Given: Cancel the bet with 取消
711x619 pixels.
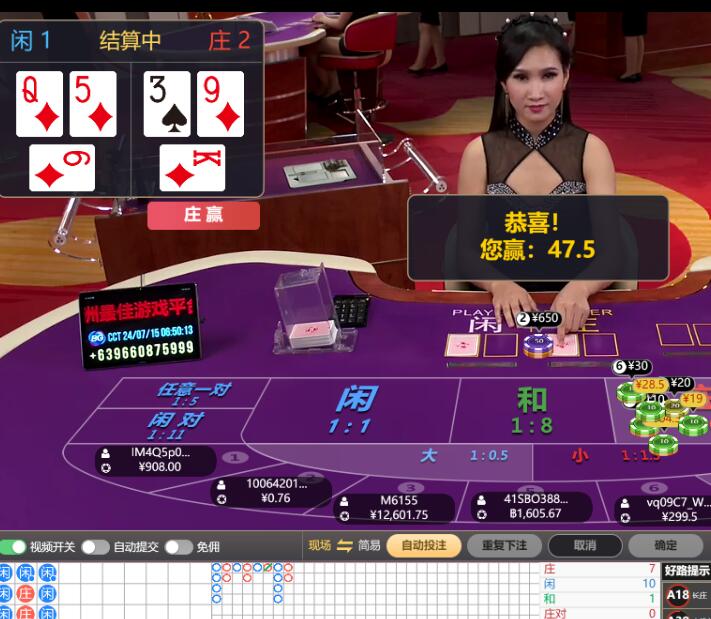Looking at the screenshot, I should (x=585, y=546).
